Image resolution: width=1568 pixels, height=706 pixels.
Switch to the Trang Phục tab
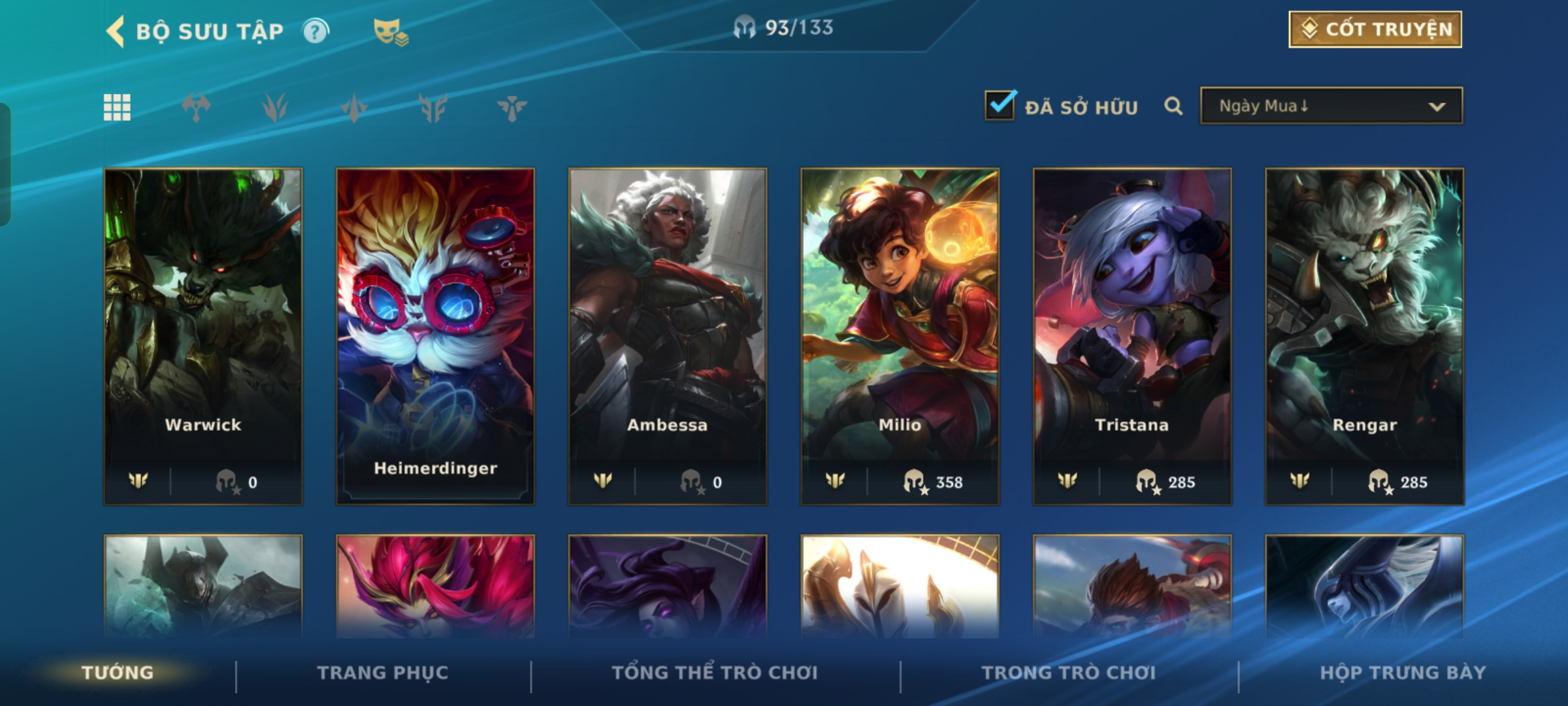(383, 673)
